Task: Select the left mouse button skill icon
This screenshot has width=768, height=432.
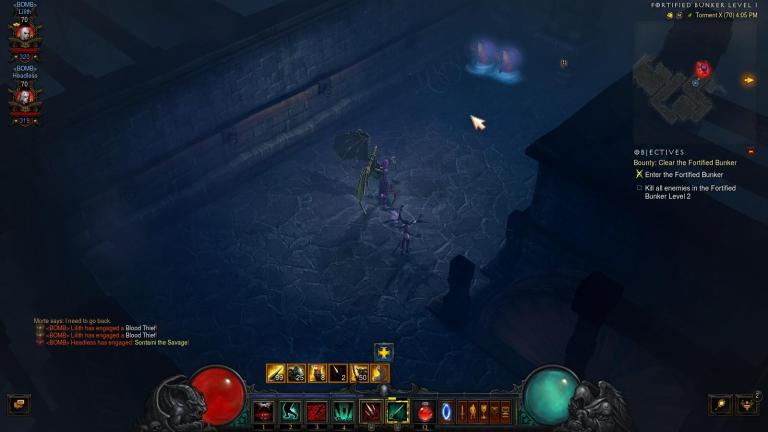Action: [372, 411]
